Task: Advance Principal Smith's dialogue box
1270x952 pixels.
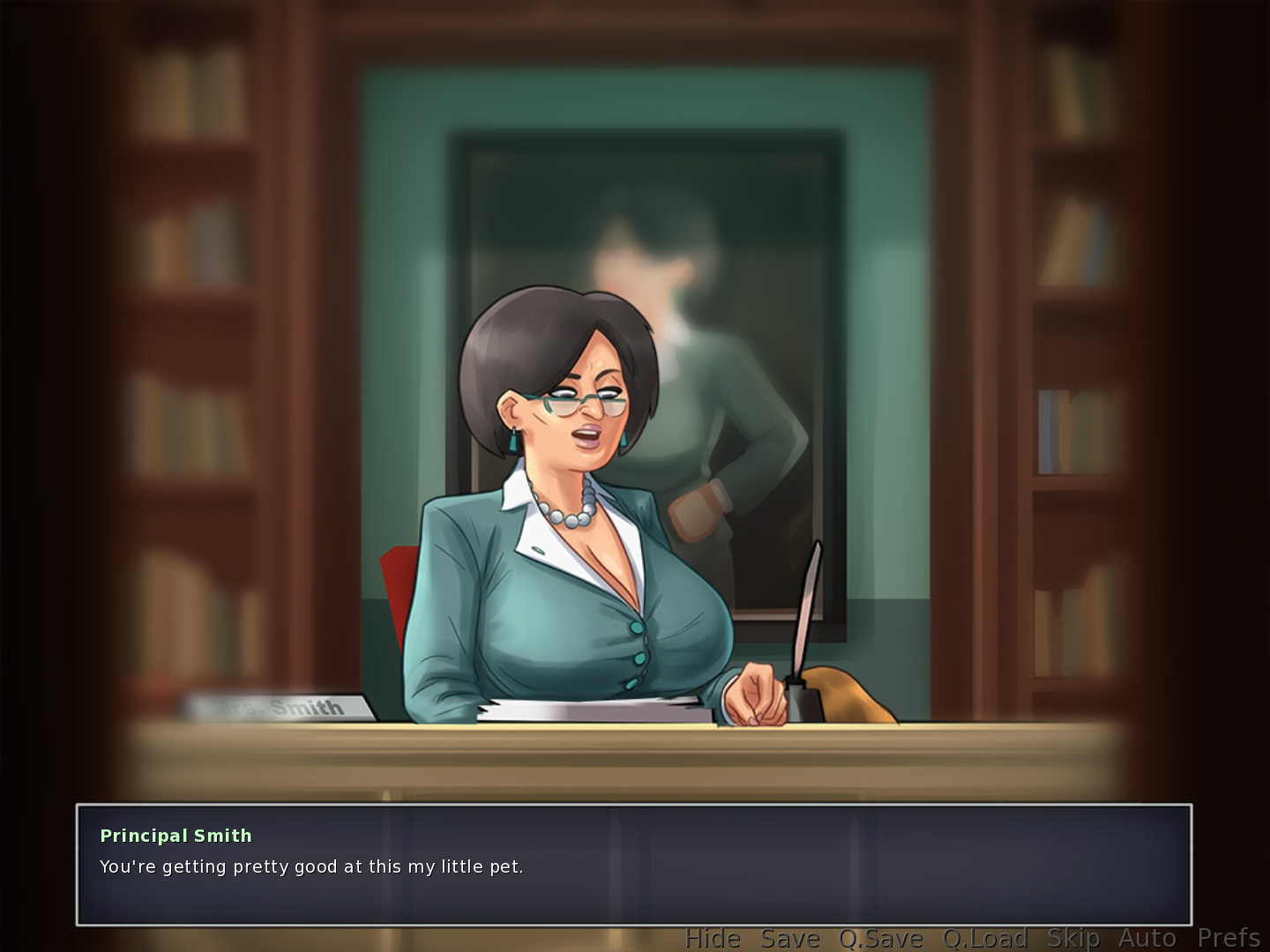Action: 633,865
